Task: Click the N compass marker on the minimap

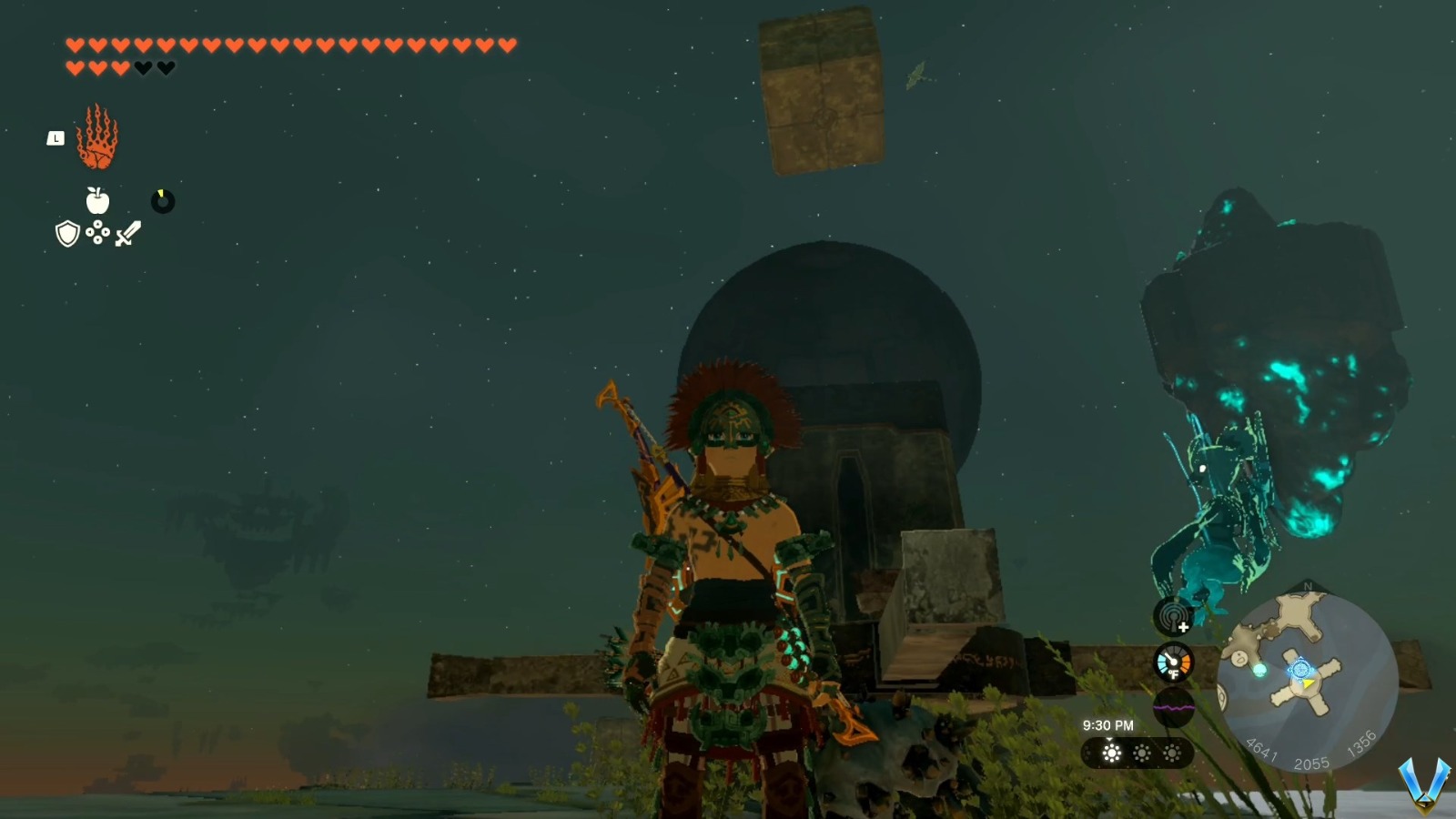Action: coord(1306,587)
